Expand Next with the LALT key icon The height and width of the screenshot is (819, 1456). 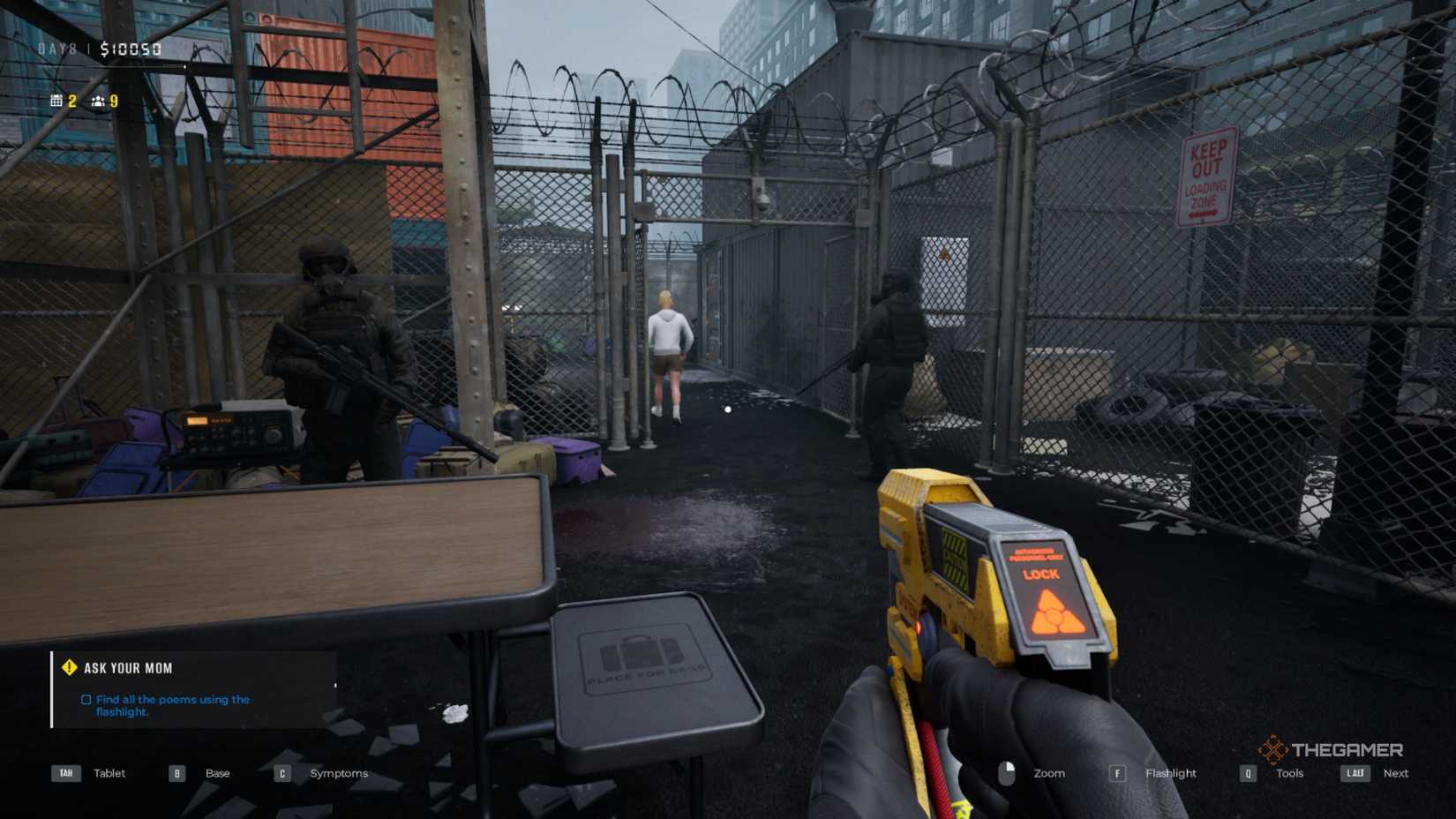1355,772
